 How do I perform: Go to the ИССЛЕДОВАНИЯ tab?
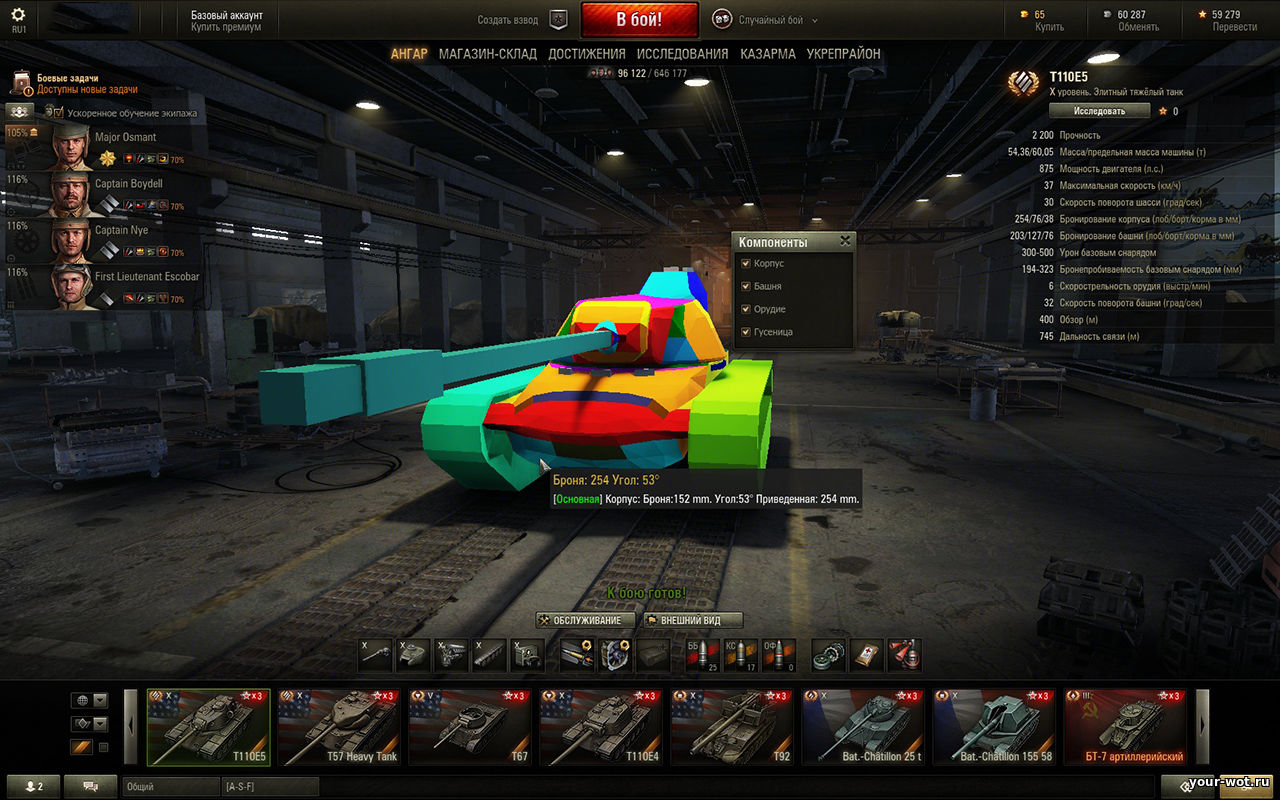[x=682, y=54]
